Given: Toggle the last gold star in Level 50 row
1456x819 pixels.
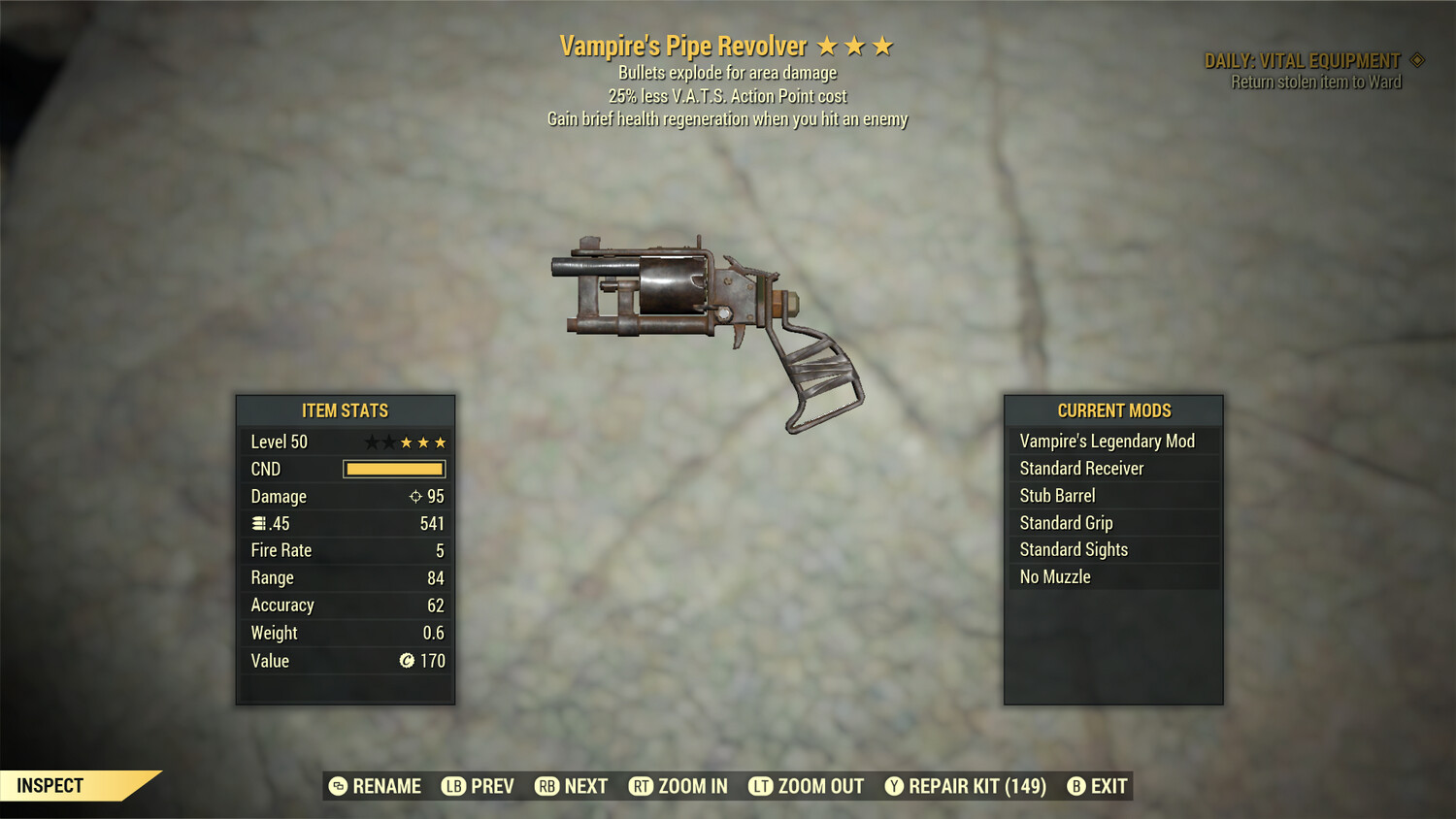Looking at the screenshot, I should pos(439,441).
